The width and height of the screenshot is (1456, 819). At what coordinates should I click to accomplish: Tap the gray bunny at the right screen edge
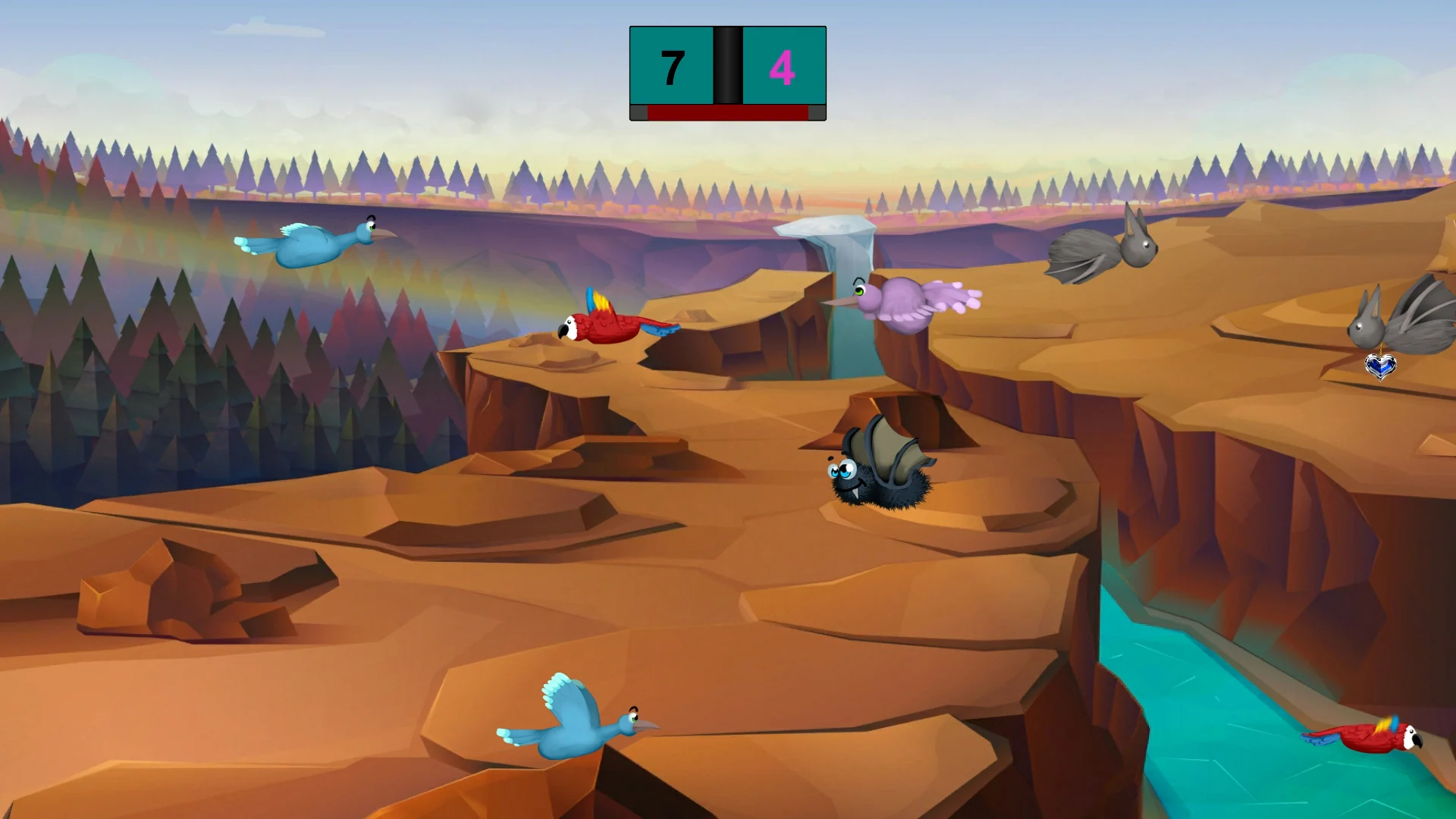[x=1414, y=322]
